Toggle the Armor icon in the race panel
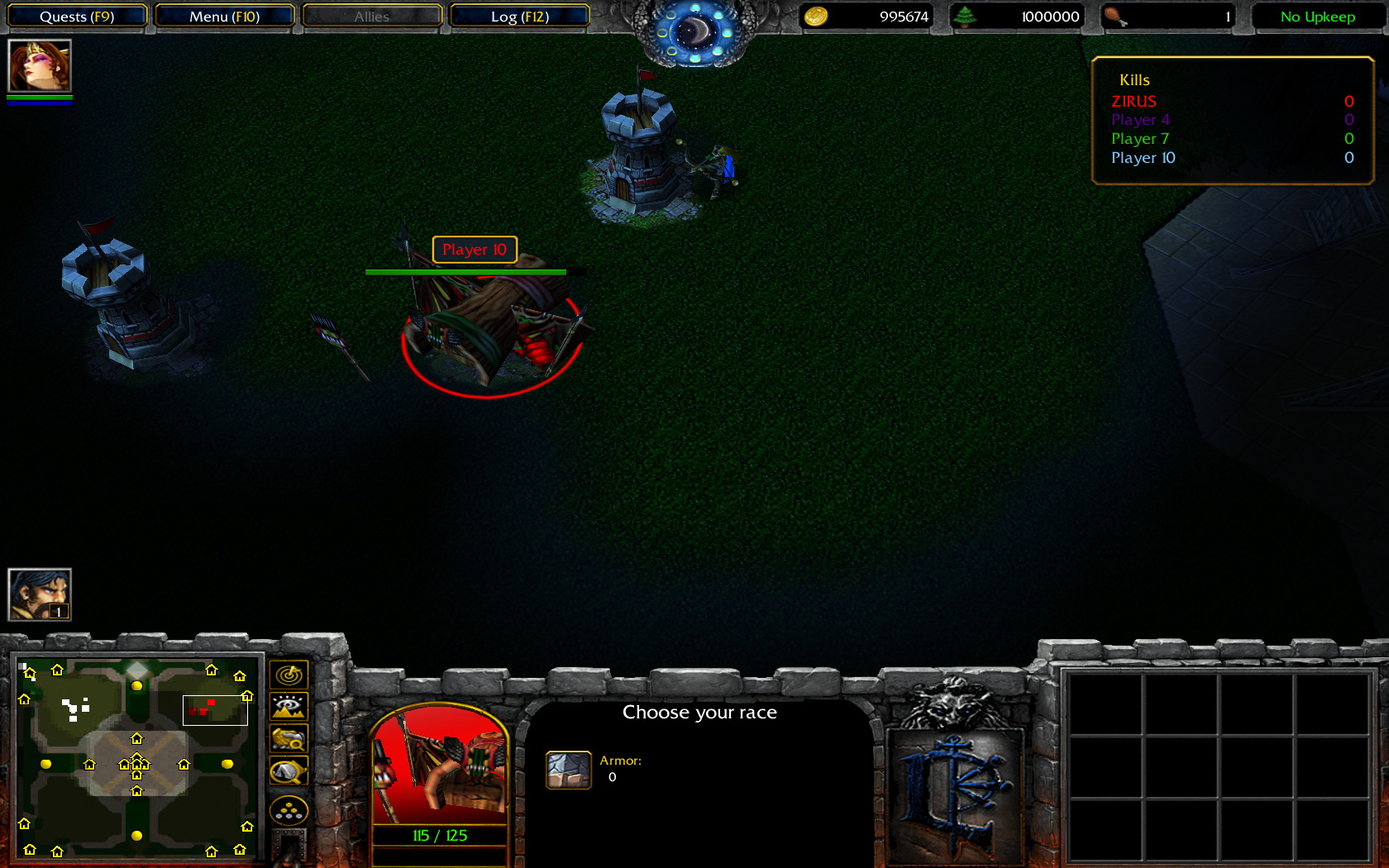1389x868 pixels. (568, 769)
